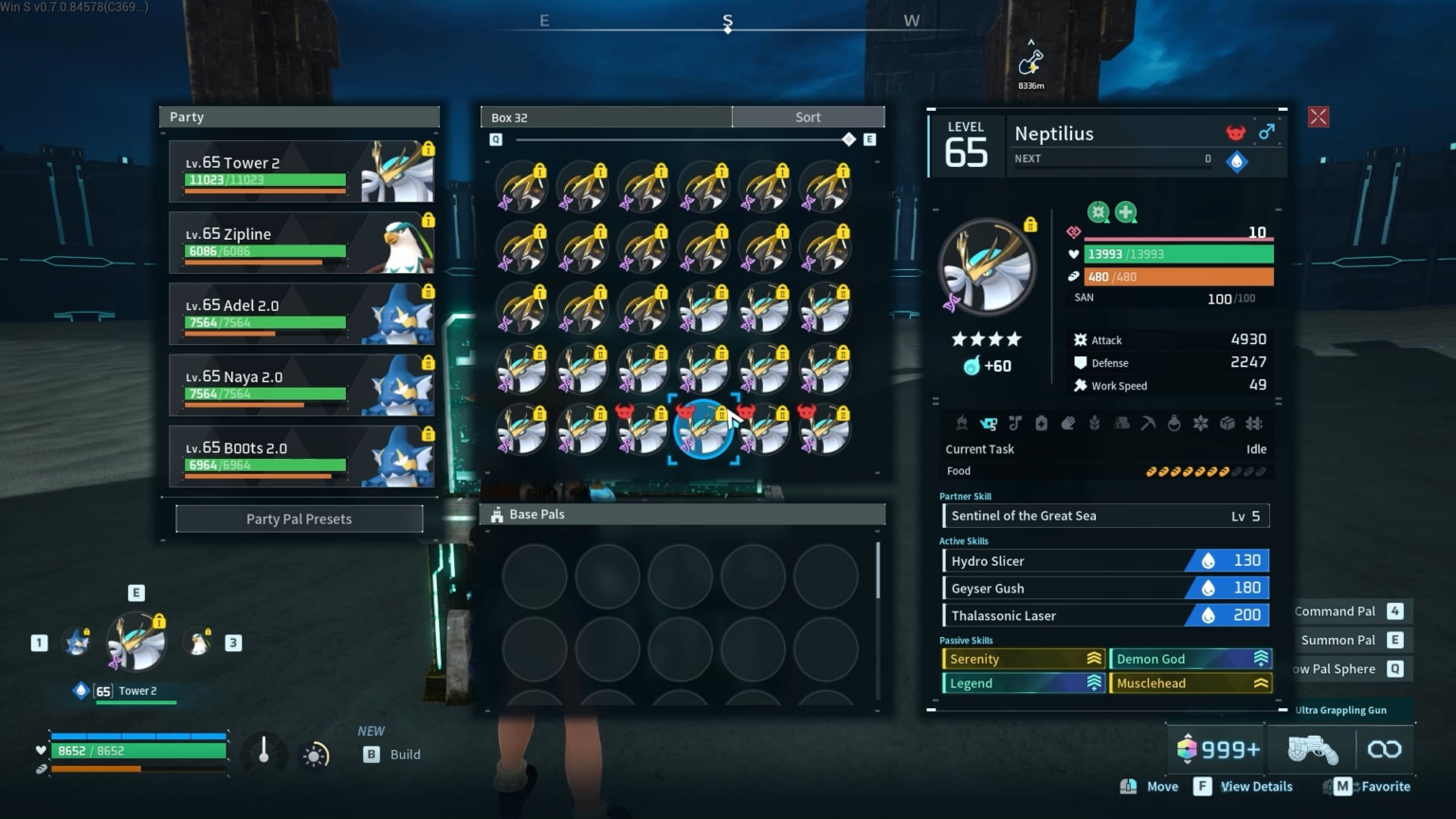Toggle the infinity capture icon near ammo counter

tap(1386, 749)
